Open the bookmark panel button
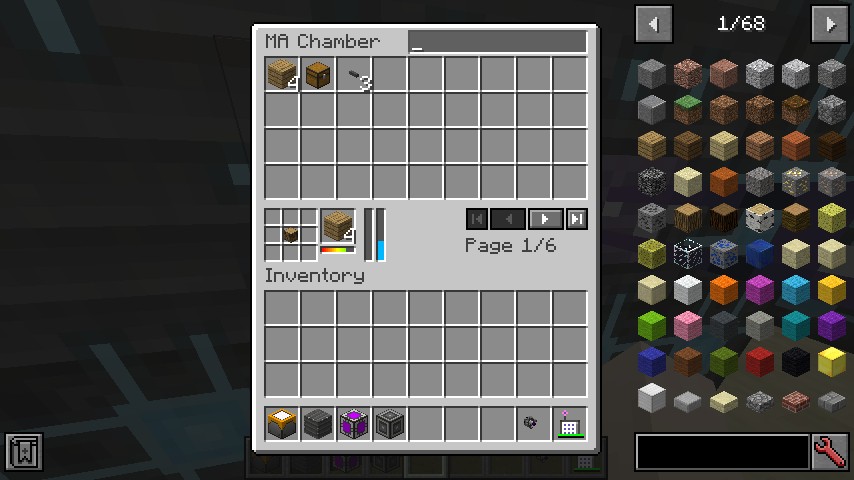Image resolution: width=854 pixels, height=480 pixels. [x=23, y=452]
